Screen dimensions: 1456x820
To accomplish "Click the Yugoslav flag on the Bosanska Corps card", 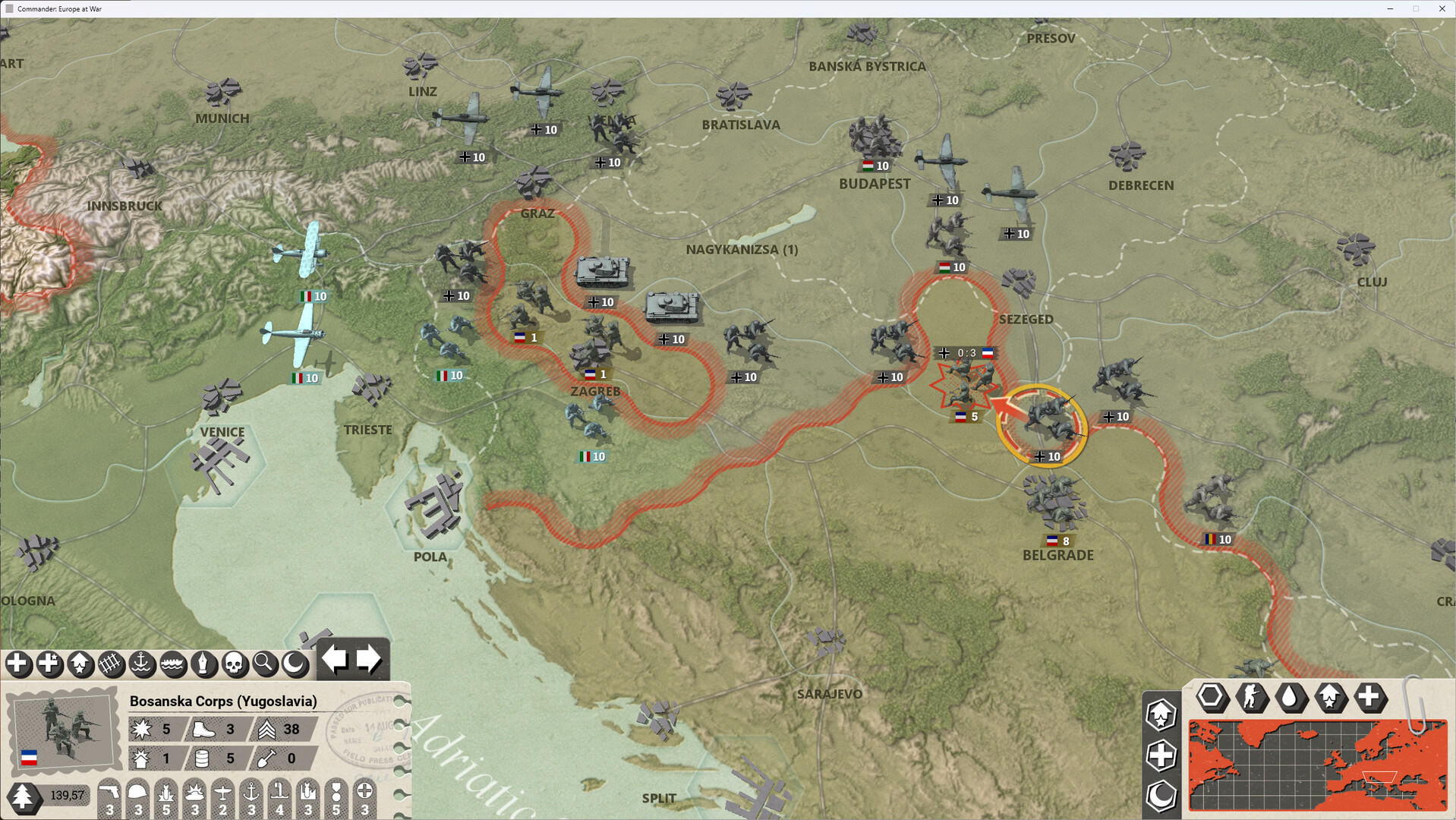I will 30,756.
